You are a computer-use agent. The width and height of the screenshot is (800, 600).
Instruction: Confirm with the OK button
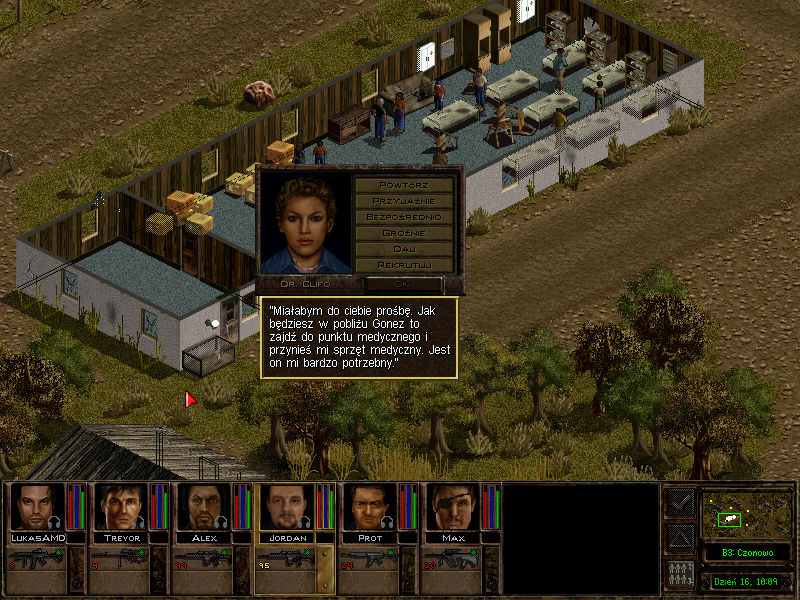point(404,284)
